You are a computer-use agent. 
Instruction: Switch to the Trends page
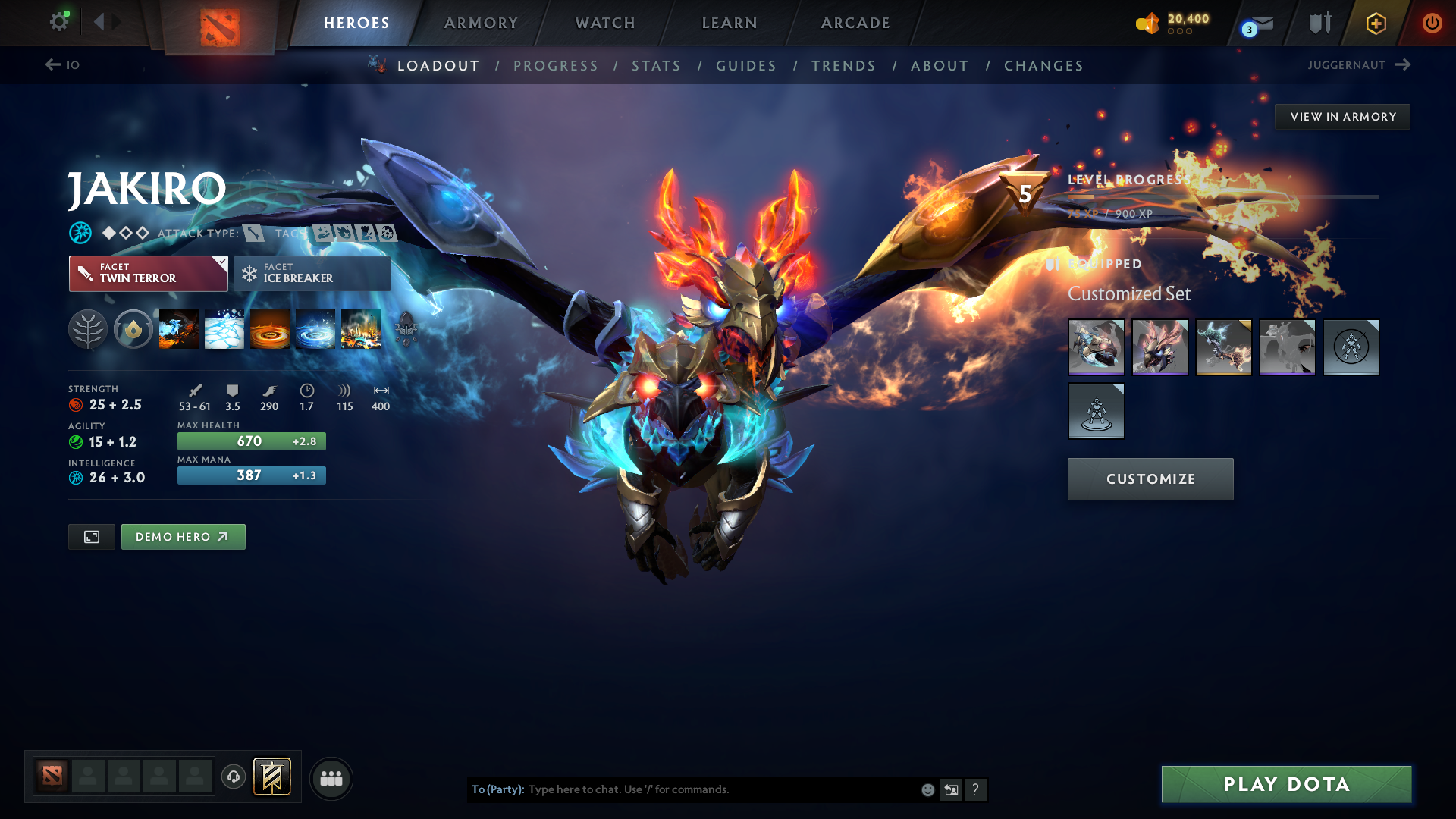click(843, 66)
